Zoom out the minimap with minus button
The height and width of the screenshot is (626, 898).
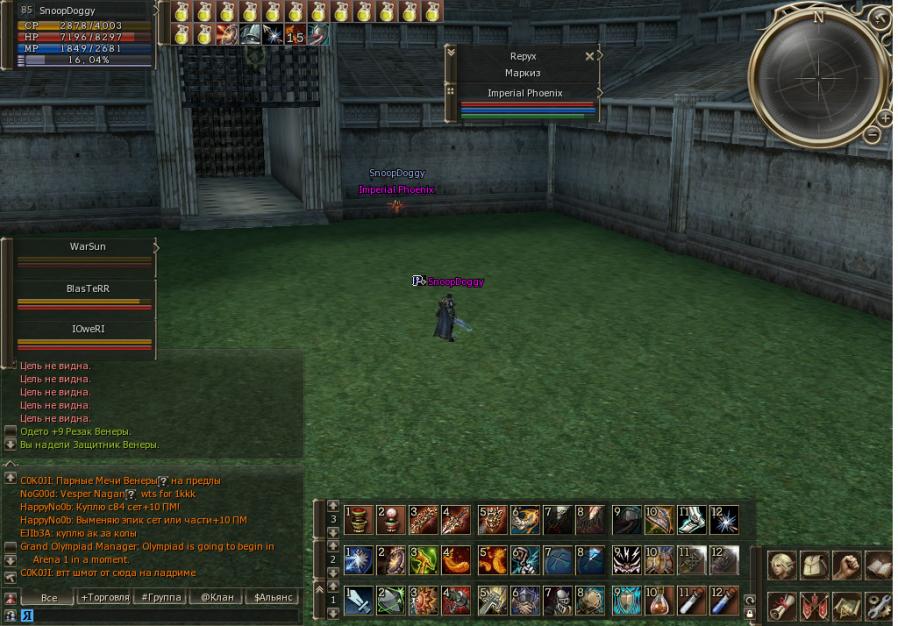click(x=872, y=133)
